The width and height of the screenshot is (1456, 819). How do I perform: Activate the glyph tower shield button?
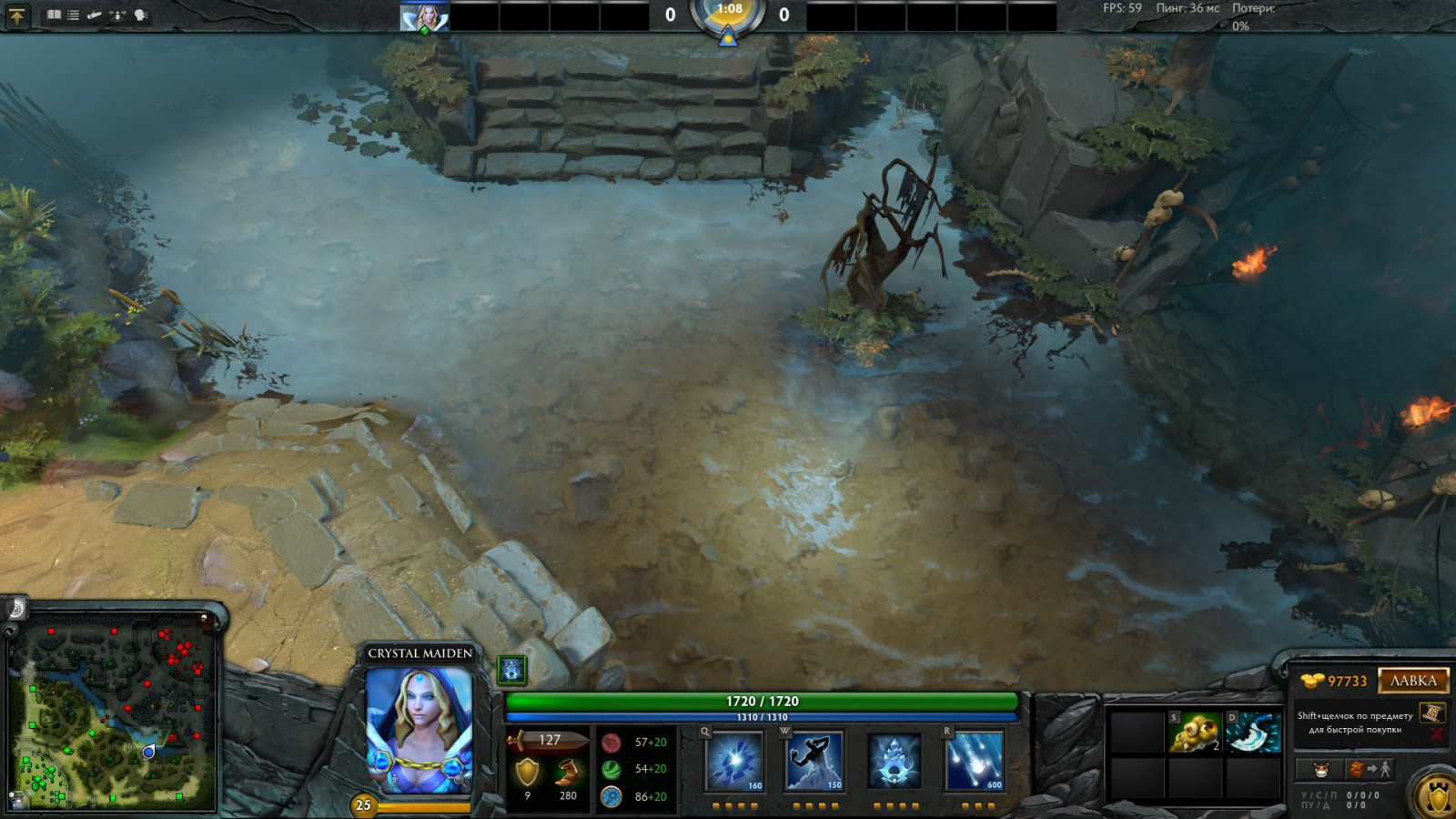tap(1437, 796)
